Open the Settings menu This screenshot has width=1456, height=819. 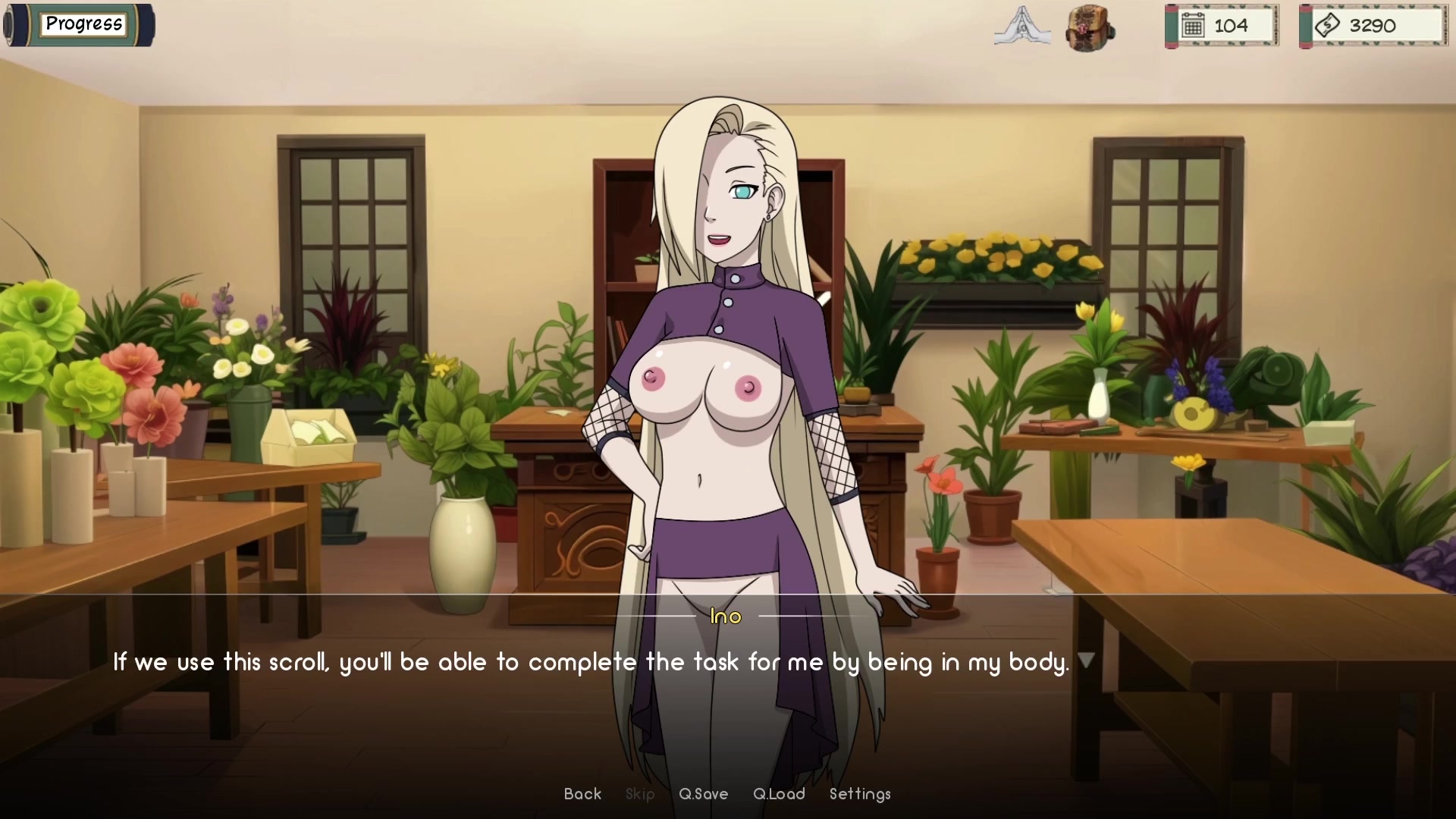(860, 794)
